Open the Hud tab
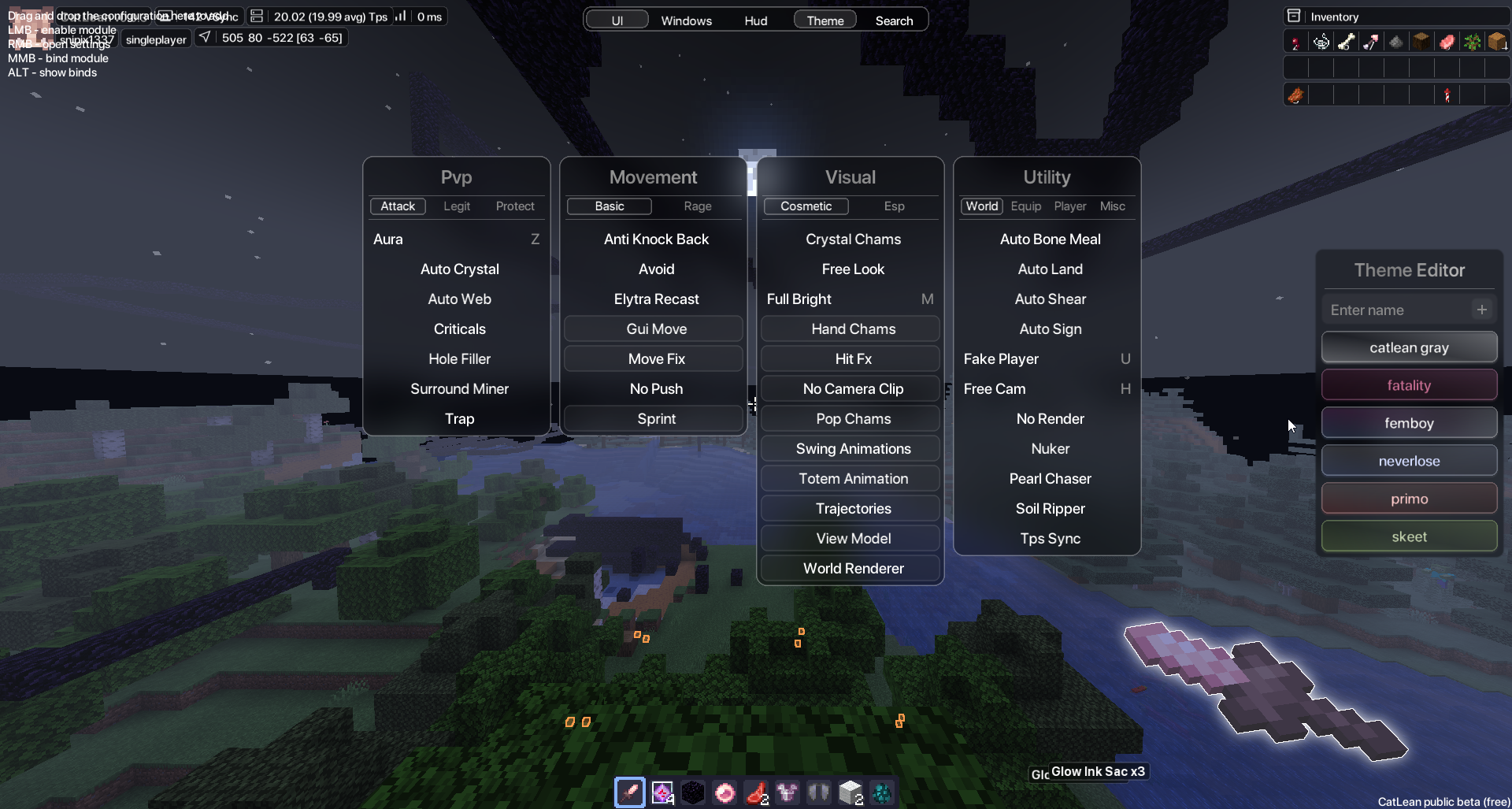Viewport: 1512px width, 809px height. pyautogui.click(x=755, y=20)
